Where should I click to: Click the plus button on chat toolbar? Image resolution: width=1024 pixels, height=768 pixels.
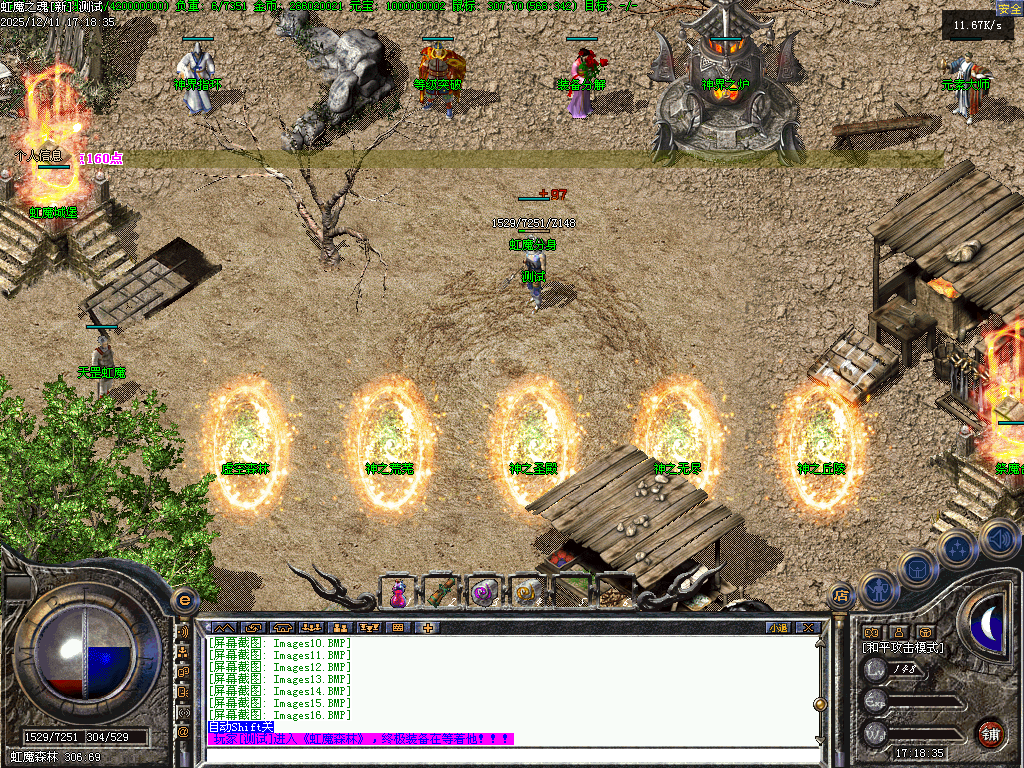(x=428, y=628)
